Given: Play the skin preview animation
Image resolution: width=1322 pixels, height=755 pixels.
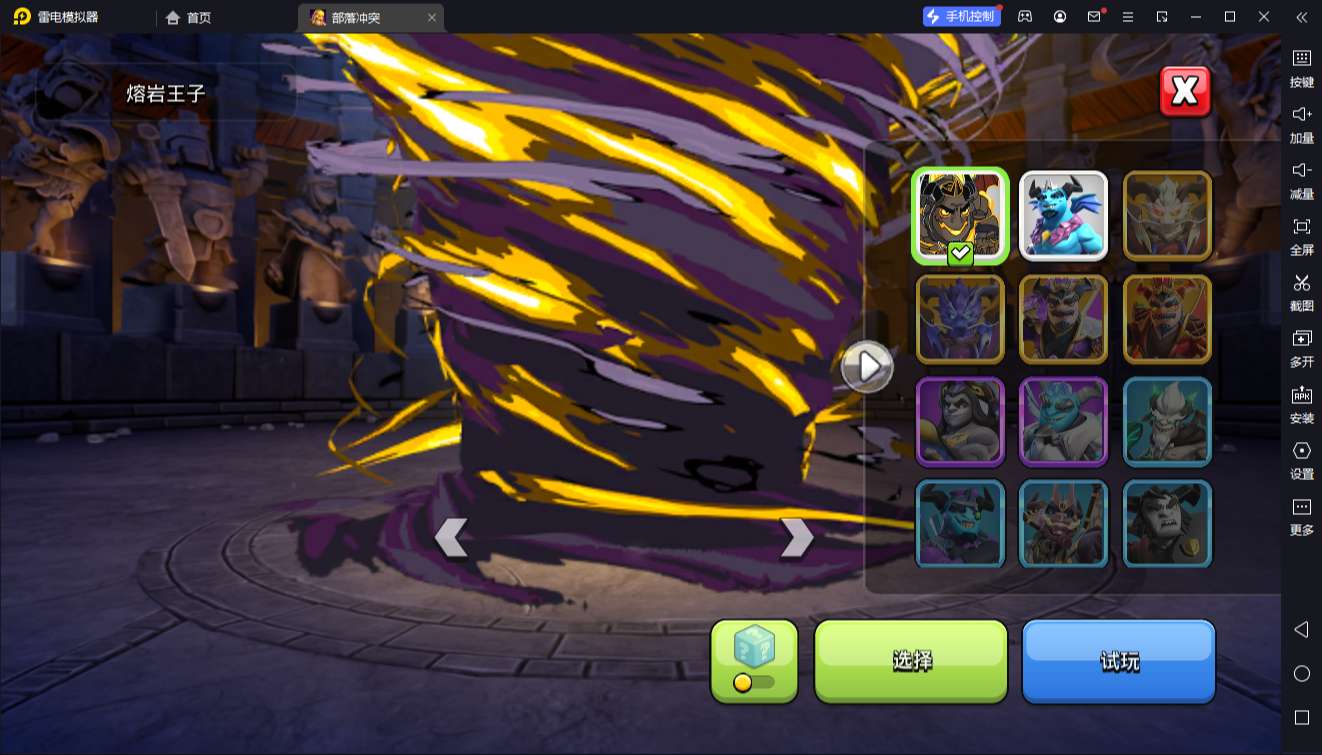Looking at the screenshot, I should pos(866,367).
